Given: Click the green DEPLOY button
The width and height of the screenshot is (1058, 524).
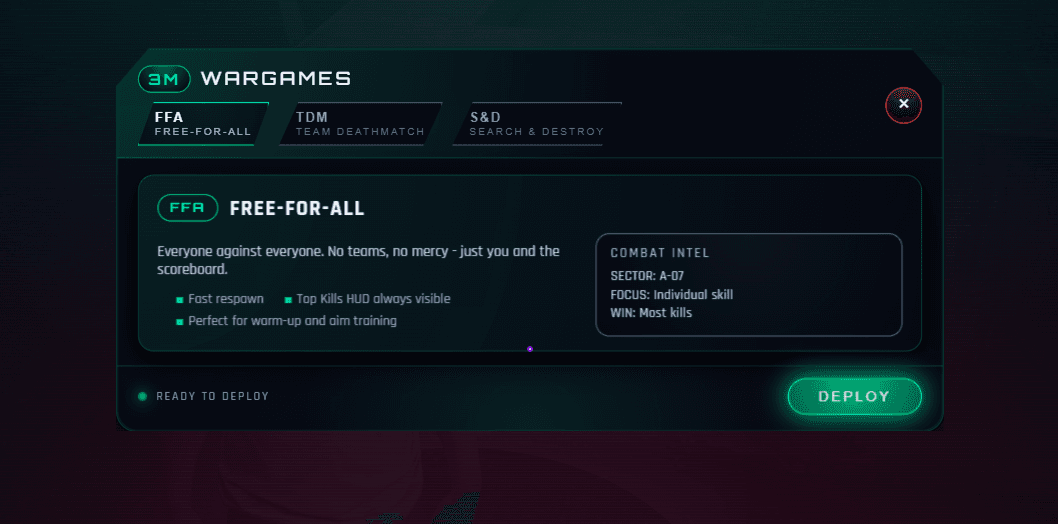Looking at the screenshot, I should tap(854, 396).
